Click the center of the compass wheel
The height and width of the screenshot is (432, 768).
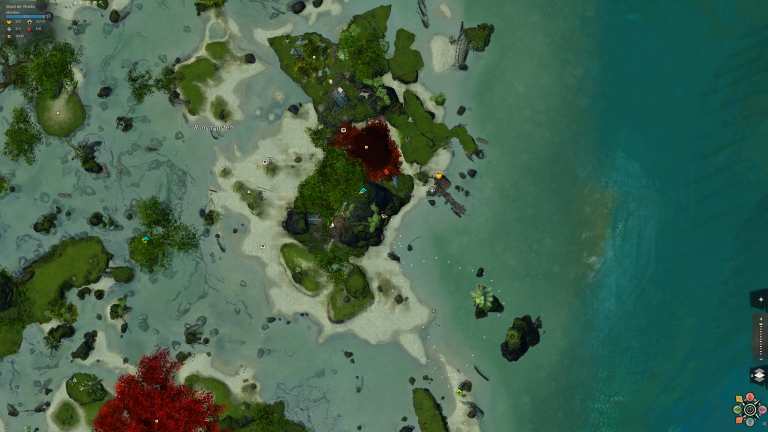[748, 409]
